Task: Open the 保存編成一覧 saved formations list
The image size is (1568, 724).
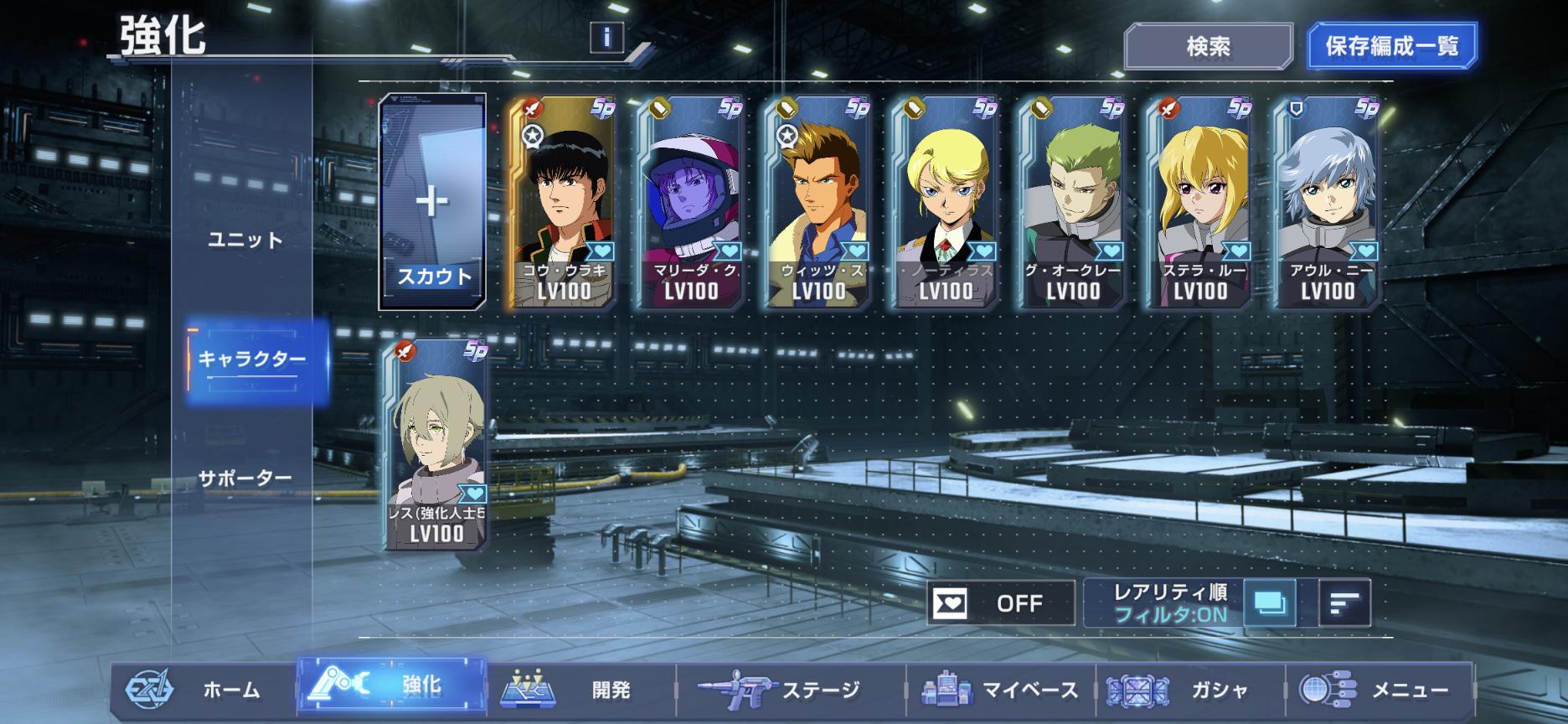Action: [x=1391, y=46]
